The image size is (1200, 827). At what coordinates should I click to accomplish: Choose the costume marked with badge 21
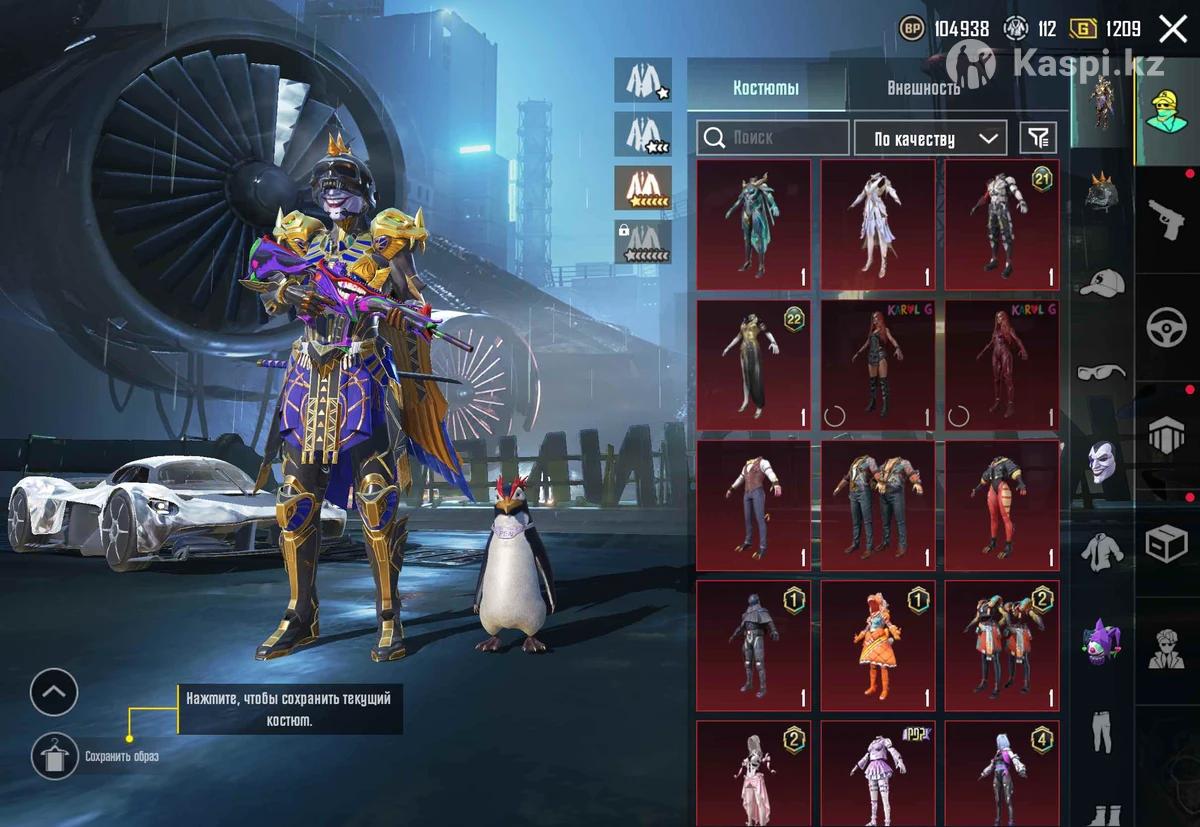(x=1002, y=225)
